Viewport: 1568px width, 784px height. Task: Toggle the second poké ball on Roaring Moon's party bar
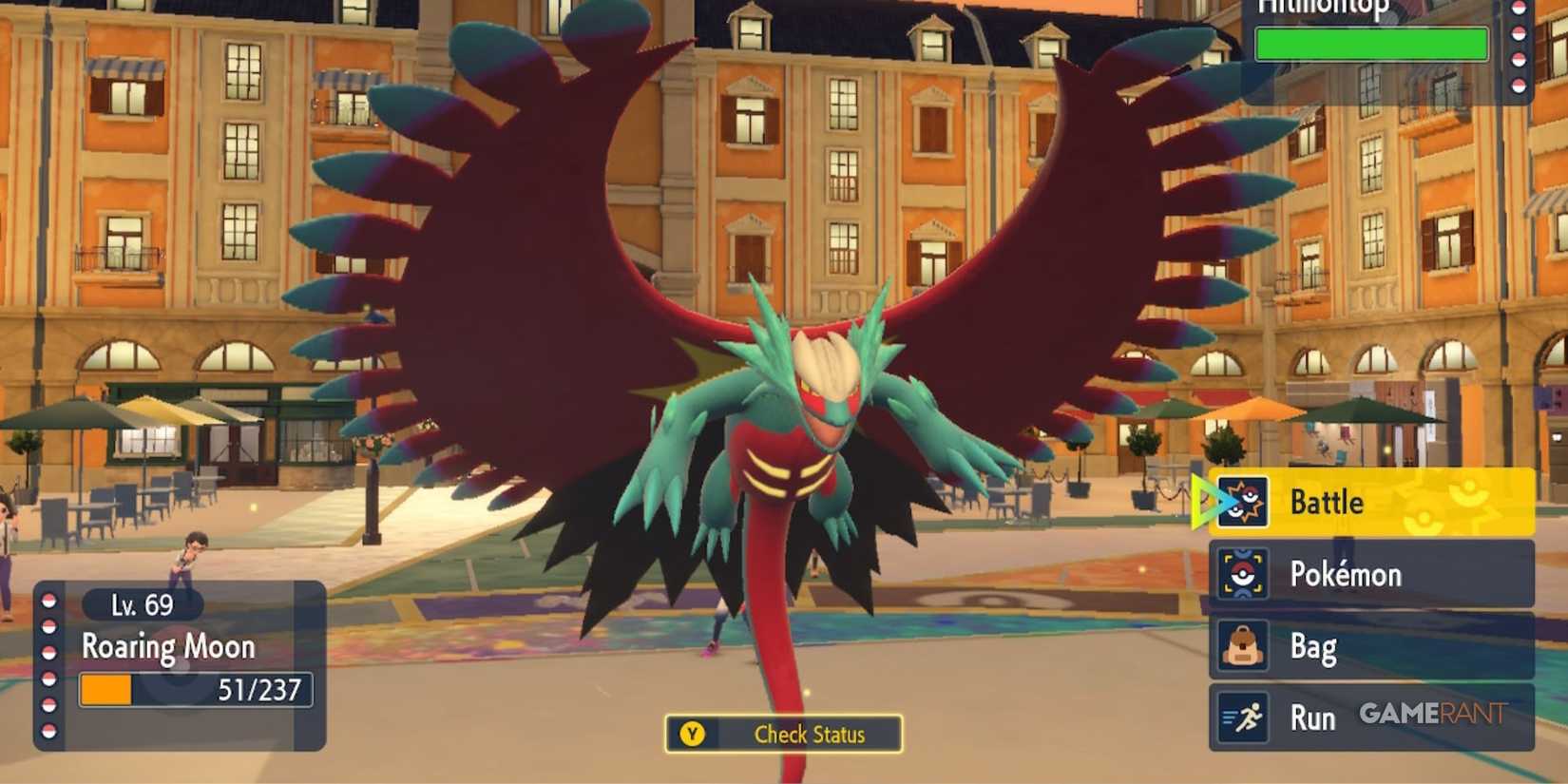(x=48, y=626)
